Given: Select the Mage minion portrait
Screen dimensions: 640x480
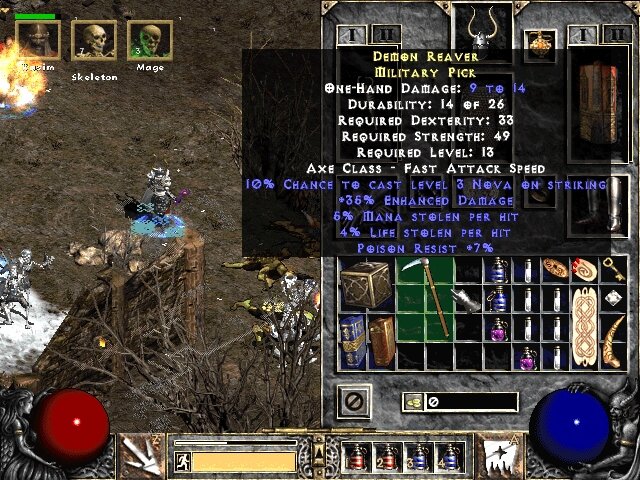Looking at the screenshot, I should click(x=150, y=41).
